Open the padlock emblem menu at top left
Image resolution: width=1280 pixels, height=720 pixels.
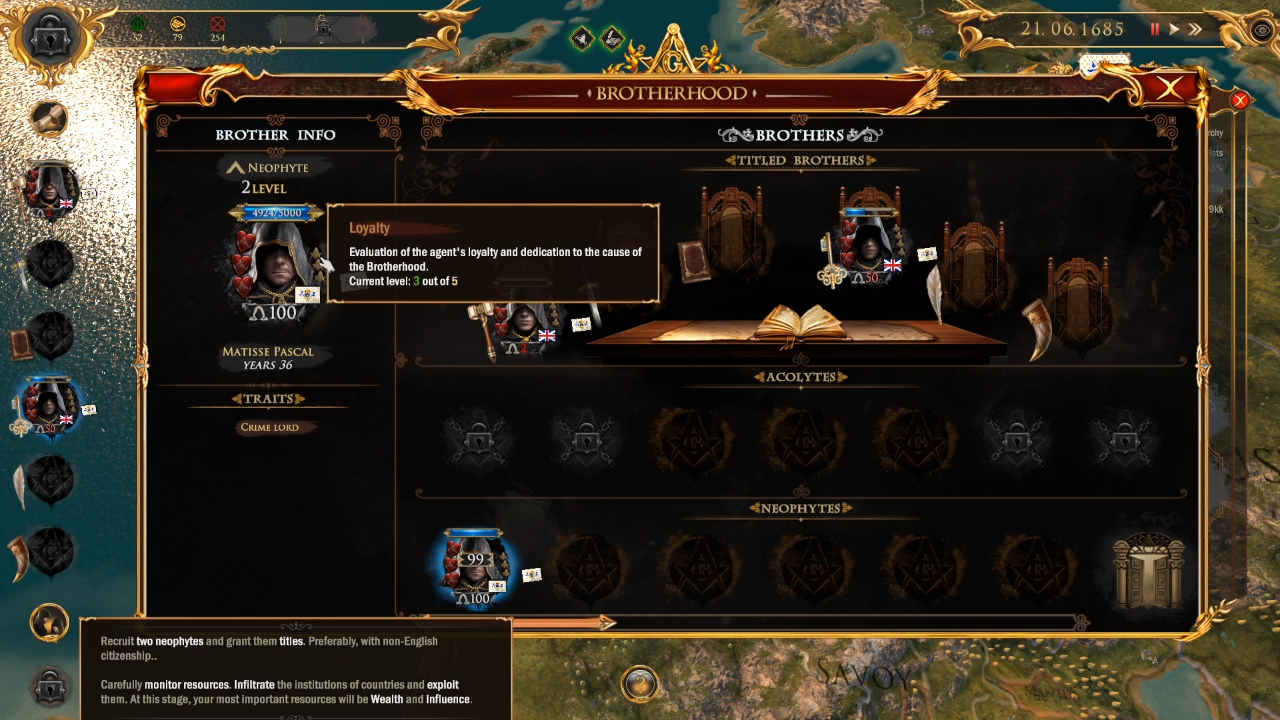pos(47,37)
